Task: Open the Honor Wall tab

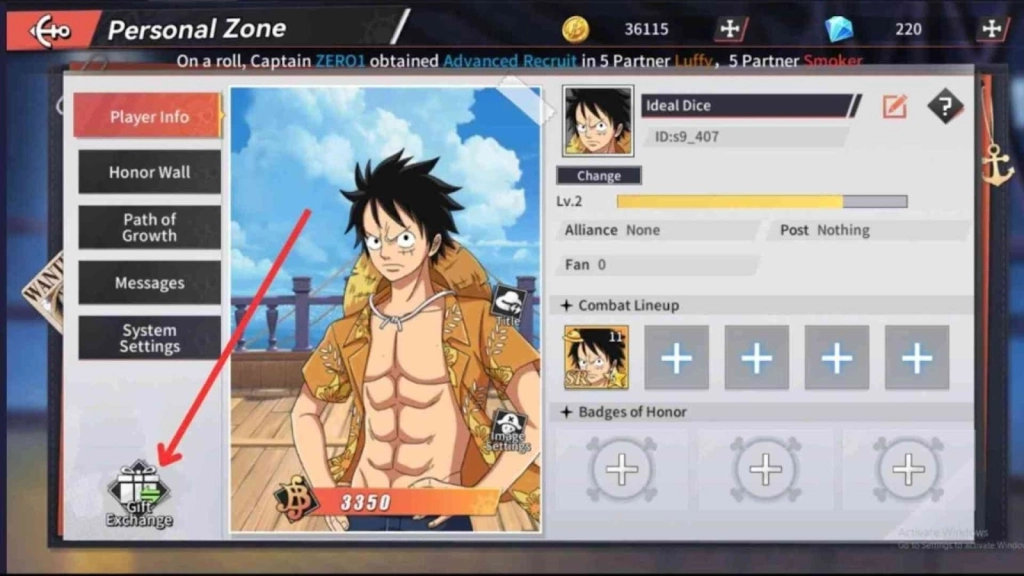Action: click(149, 172)
